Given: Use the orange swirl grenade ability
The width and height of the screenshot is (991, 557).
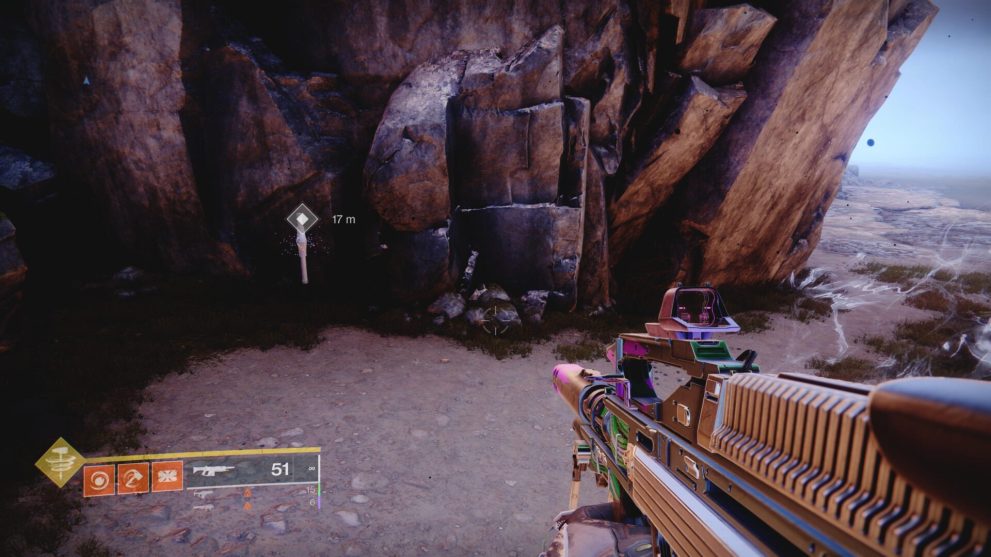Looking at the screenshot, I should (x=99, y=477).
